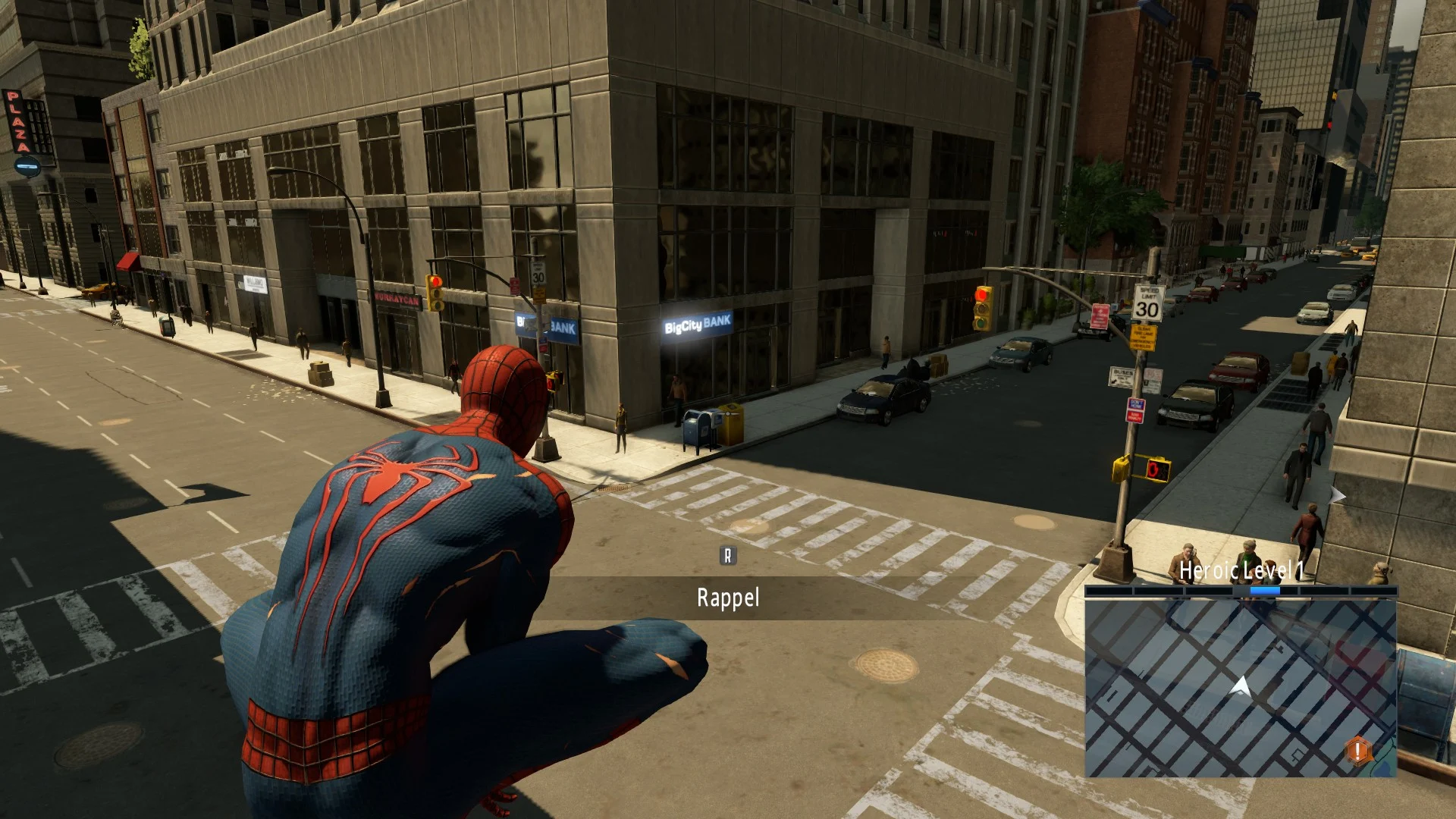Click the red No Standing sign on the pole
This screenshot has width=1456, height=819.
tap(1100, 316)
